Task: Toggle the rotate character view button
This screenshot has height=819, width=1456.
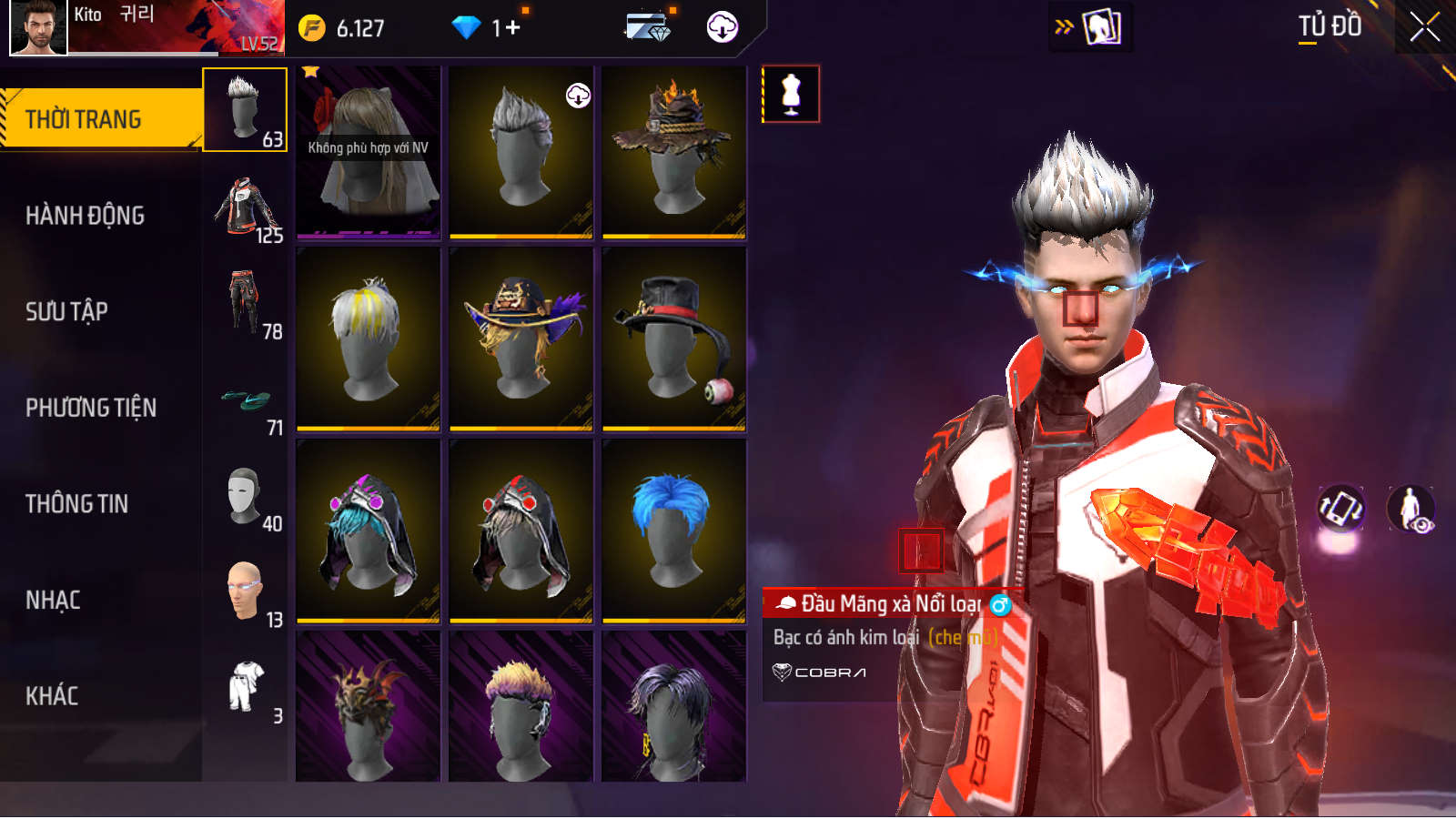Action: click(x=1341, y=508)
